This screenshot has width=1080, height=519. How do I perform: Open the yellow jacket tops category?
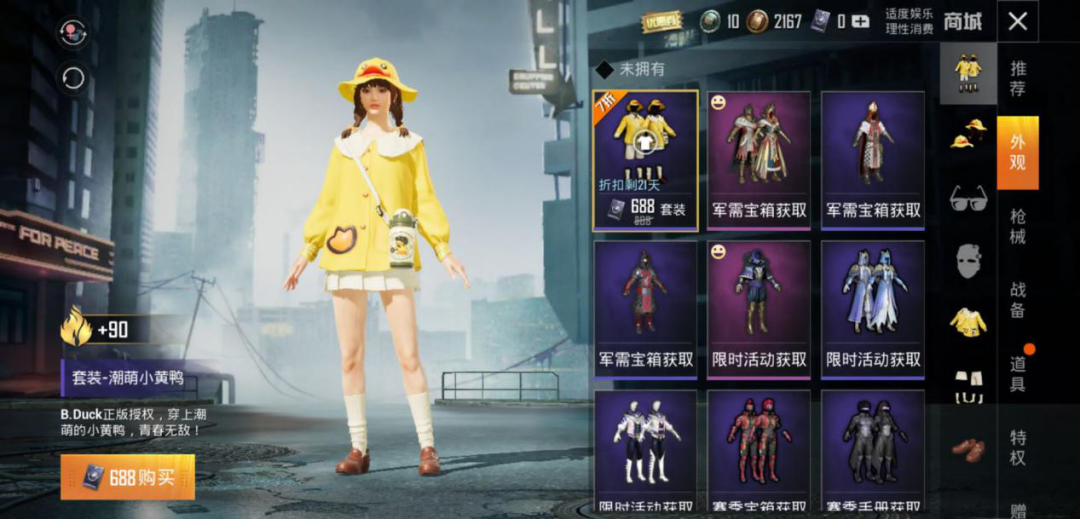967,322
